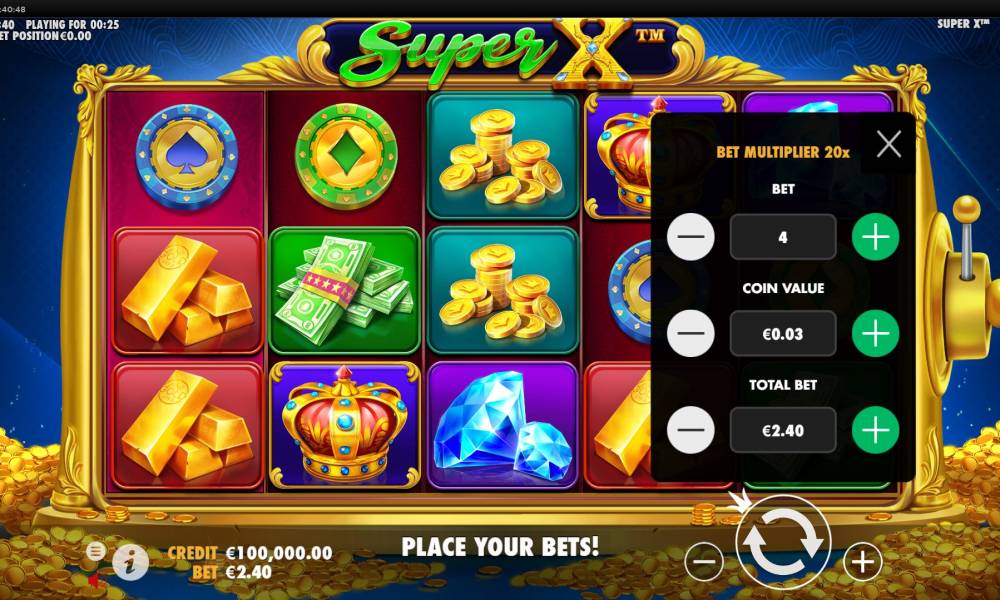Open the hamburger menu icon
Viewport: 1000px width, 600px height.
pyautogui.click(x=96, y=551)
